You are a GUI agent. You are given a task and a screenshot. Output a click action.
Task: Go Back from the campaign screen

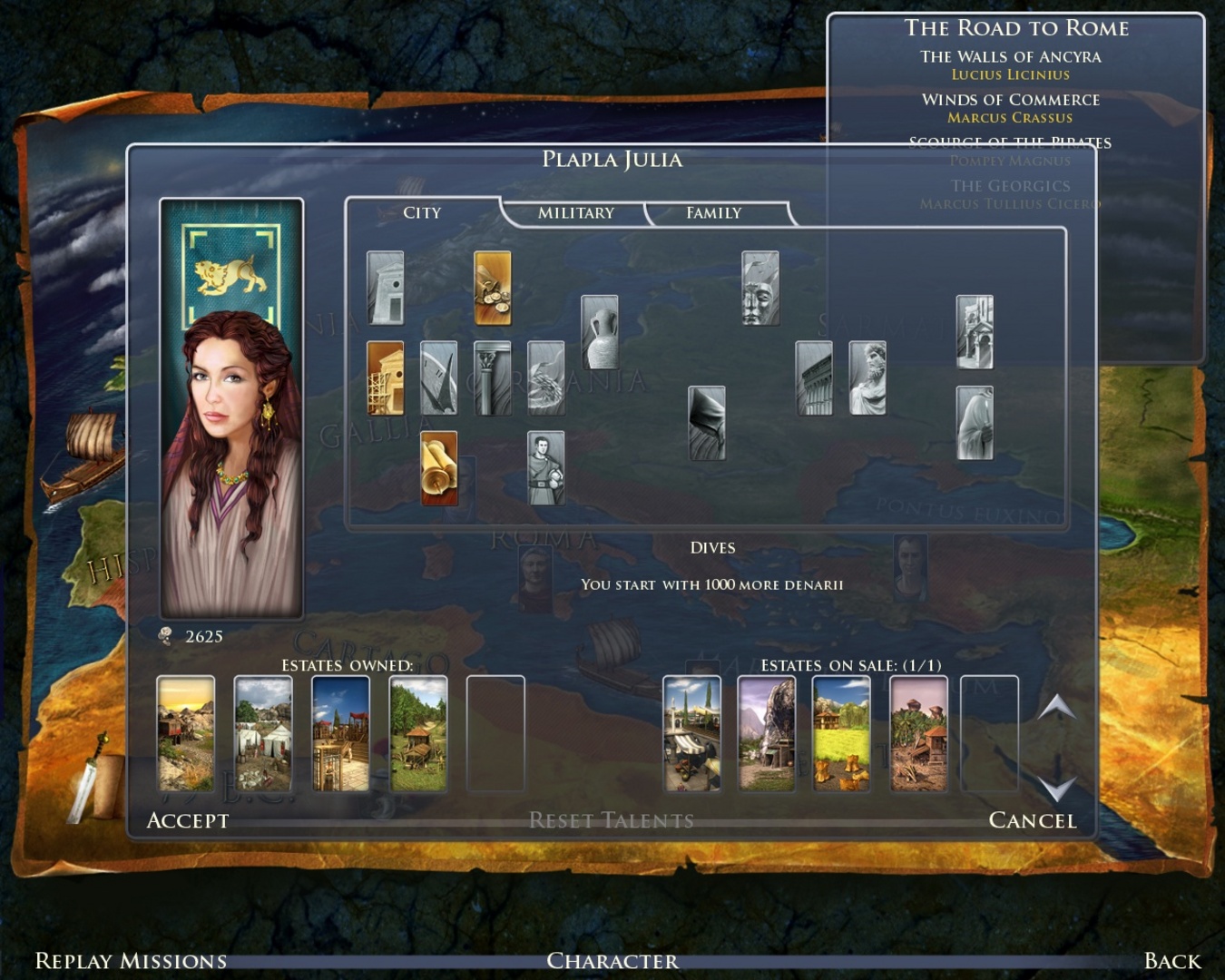1172,961
